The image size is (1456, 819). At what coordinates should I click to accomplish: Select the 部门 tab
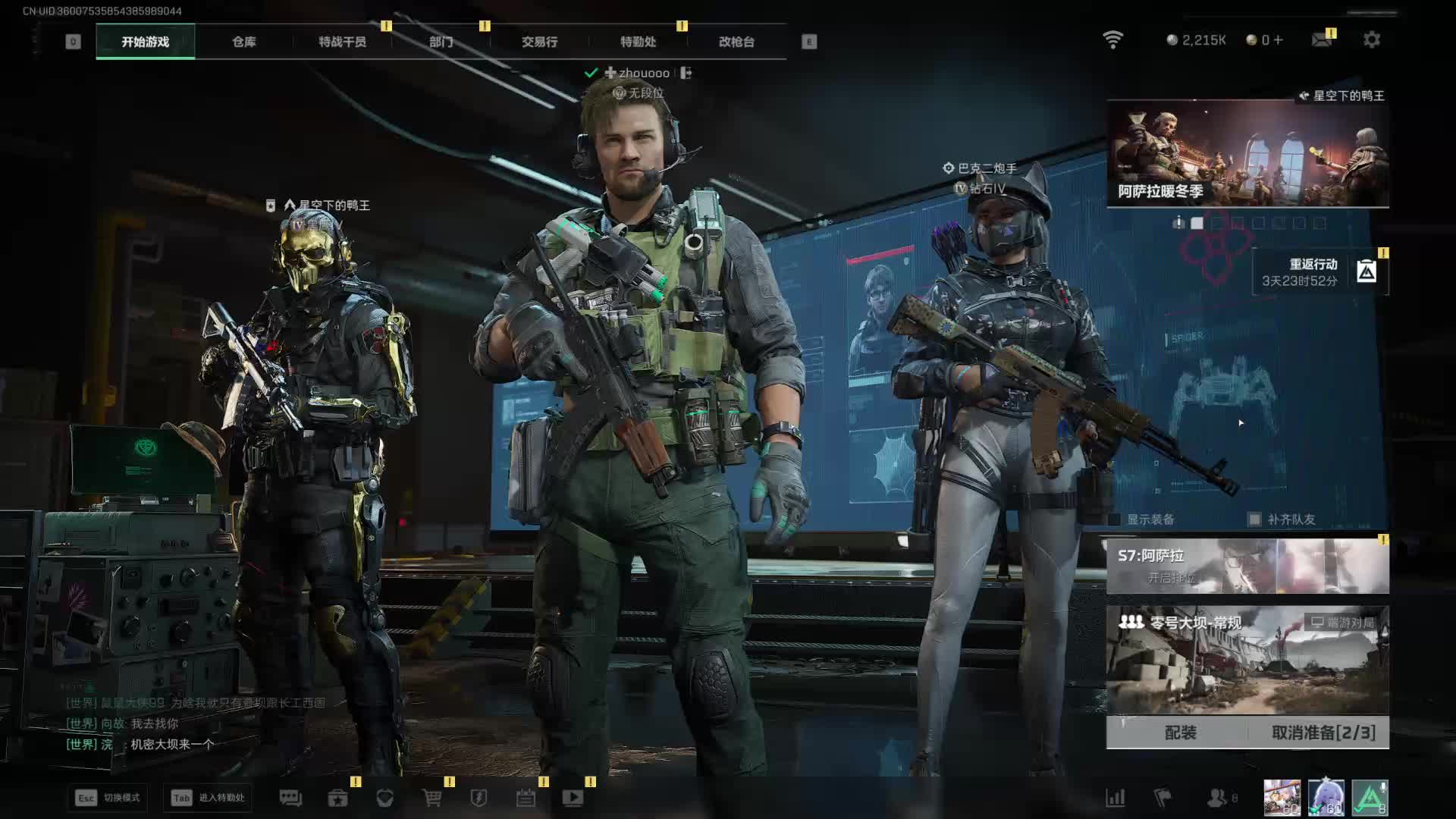click(x=441, y=42)
